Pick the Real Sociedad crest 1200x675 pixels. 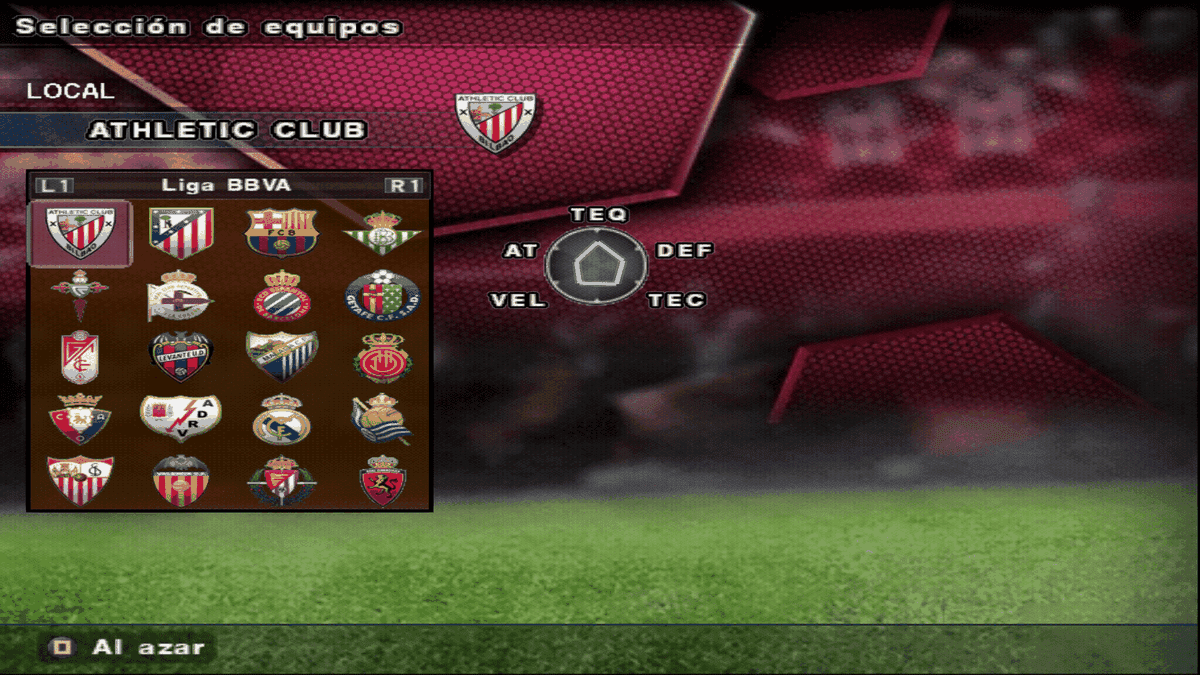(x=383, y=419)
